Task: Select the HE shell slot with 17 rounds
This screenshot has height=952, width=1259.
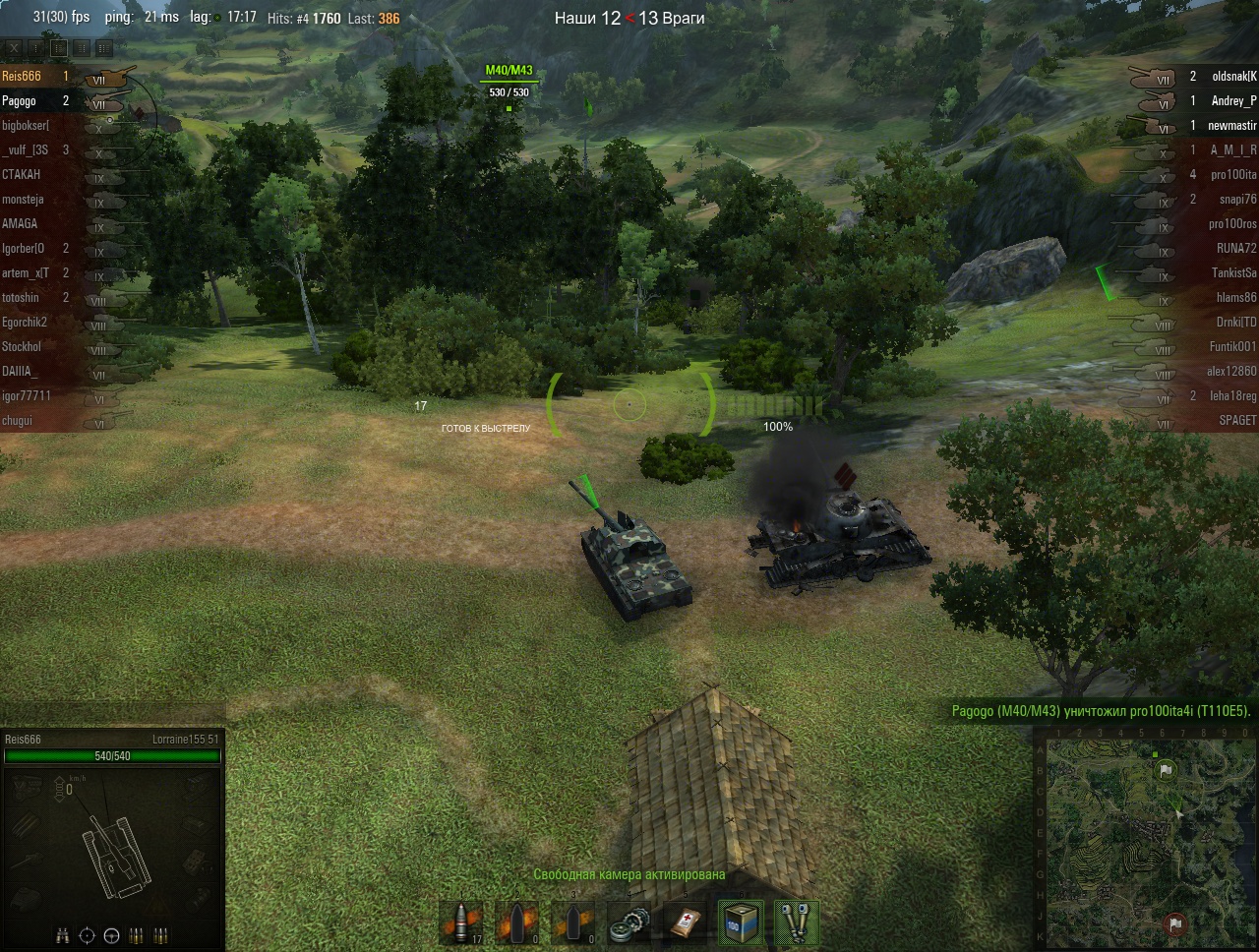Action: [460, 924]
